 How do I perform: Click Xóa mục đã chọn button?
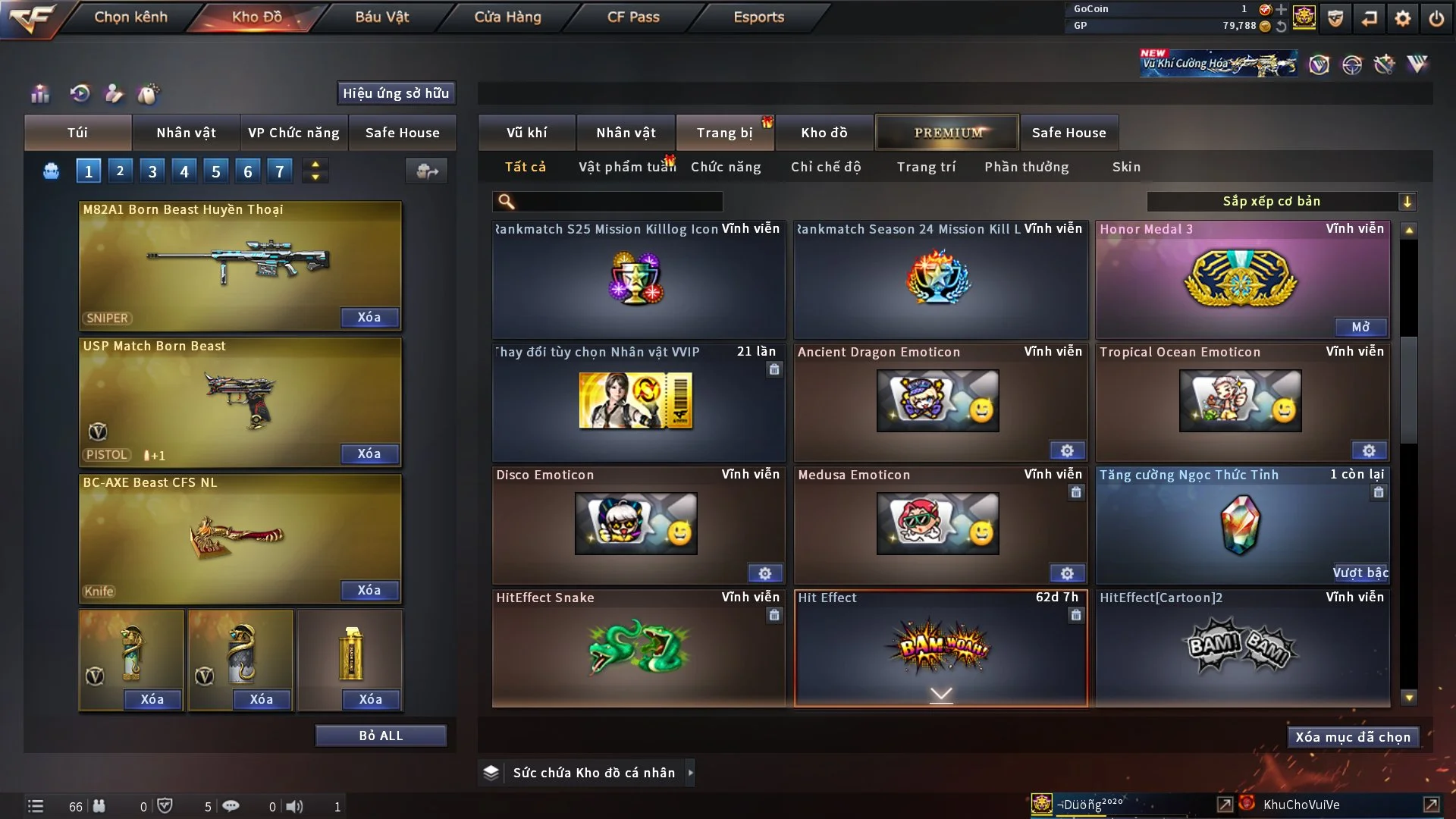point(1353,737)
